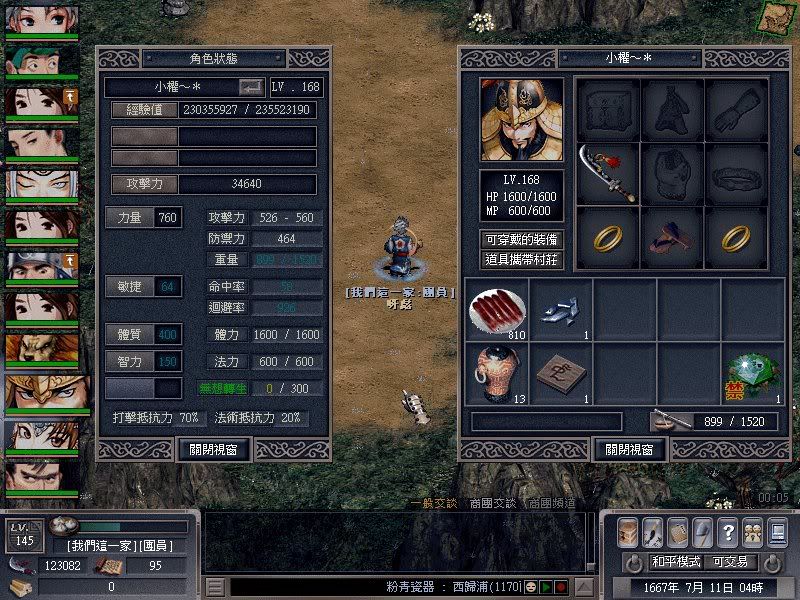Show 可穿戴的裝備 wearable equipment

(x=521, y=239)
